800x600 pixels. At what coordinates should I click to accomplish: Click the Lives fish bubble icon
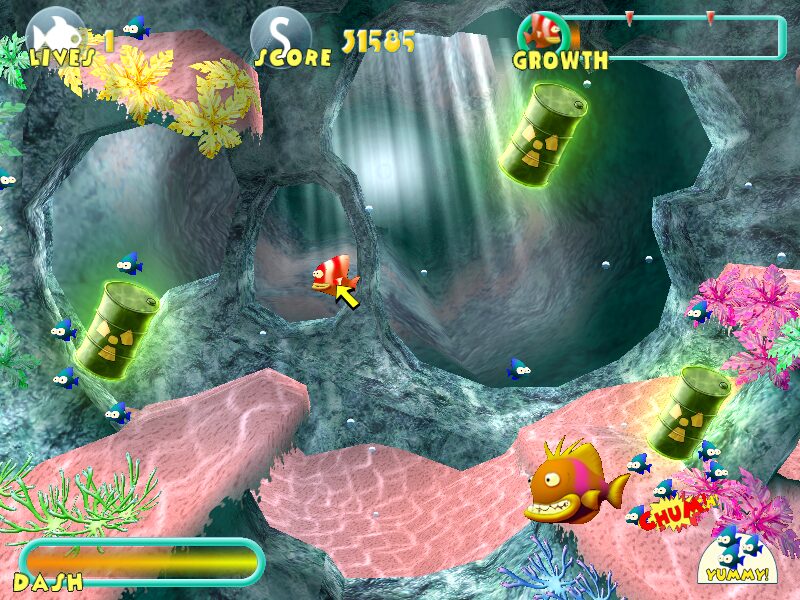point(54,32)
